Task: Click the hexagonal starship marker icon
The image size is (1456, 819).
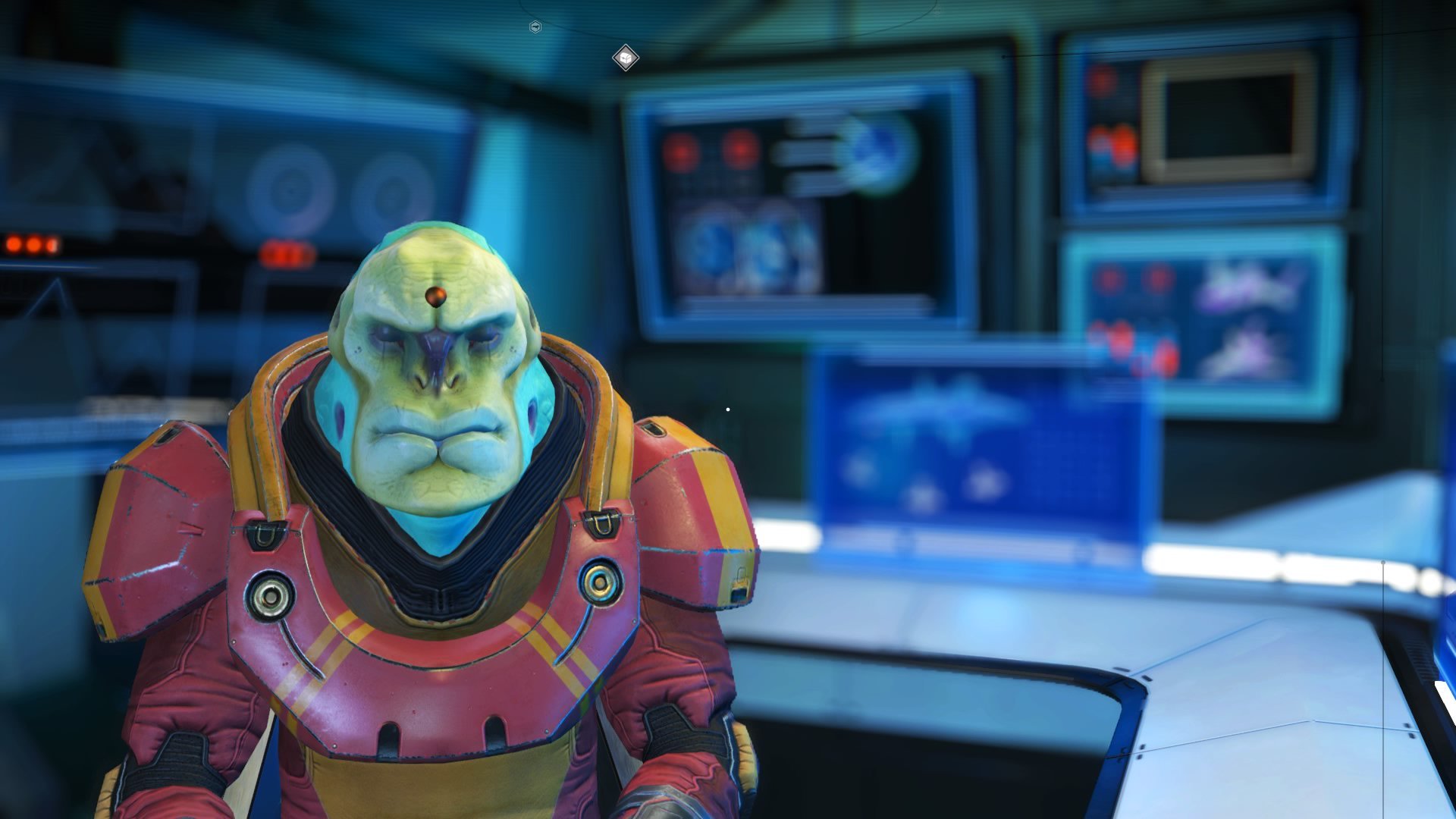Action: (535, 27)
